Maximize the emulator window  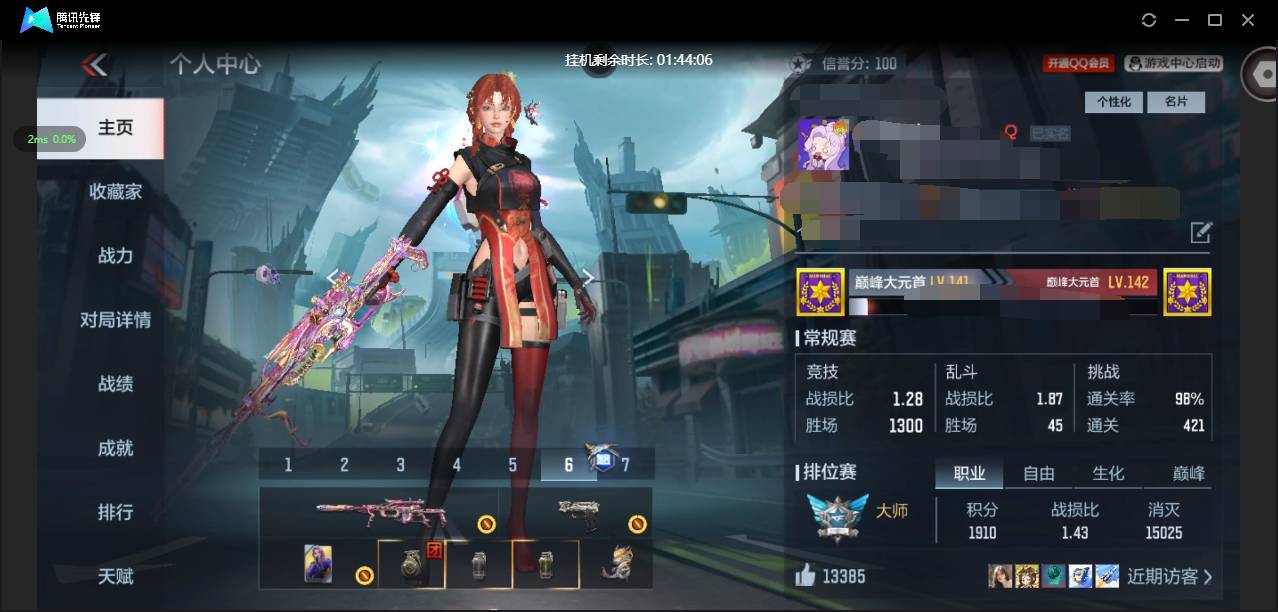pos(1215,20)
